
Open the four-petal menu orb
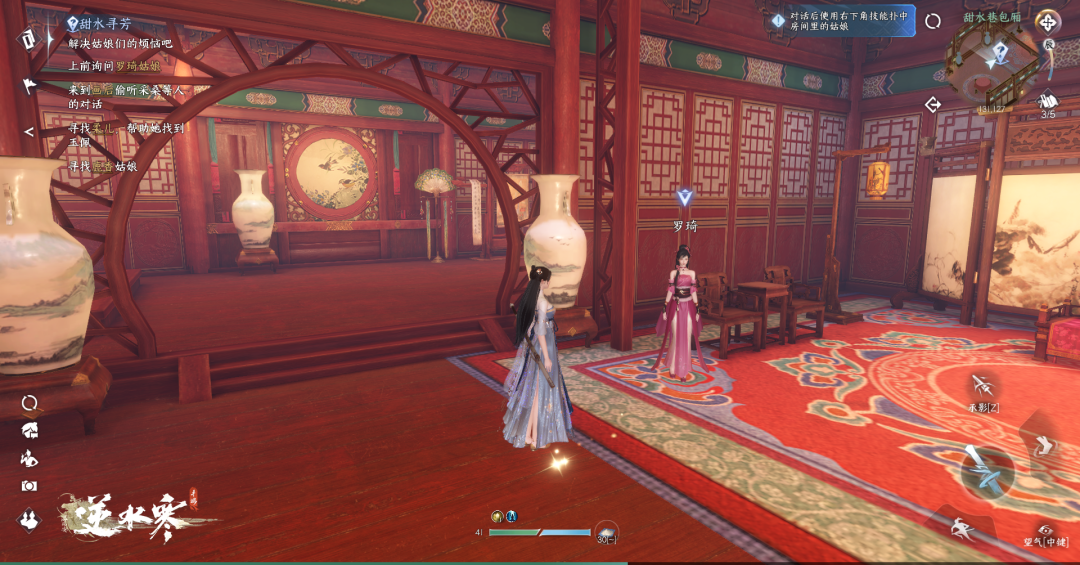[1047, 21]
